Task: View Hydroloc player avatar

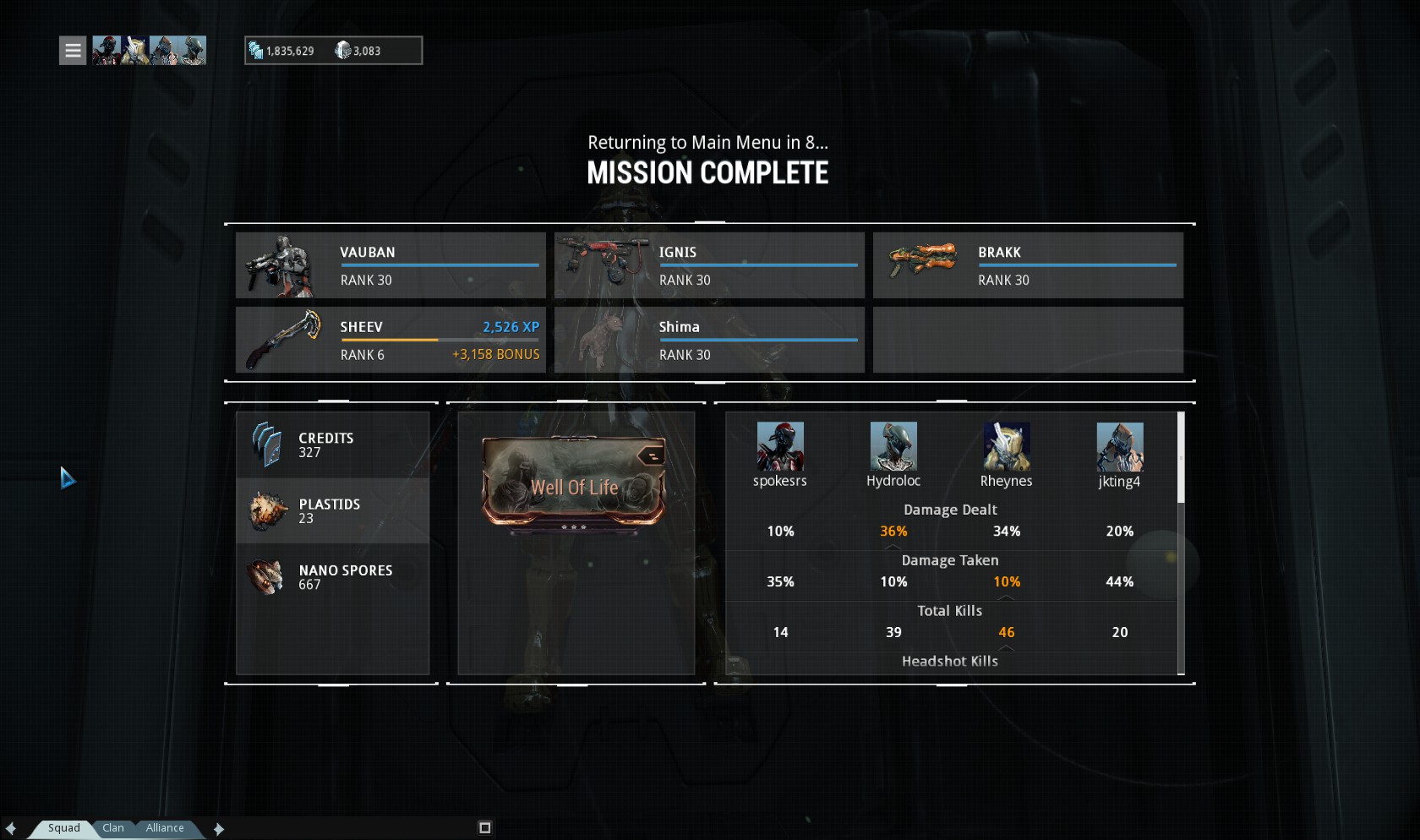Action: point(893,446)
